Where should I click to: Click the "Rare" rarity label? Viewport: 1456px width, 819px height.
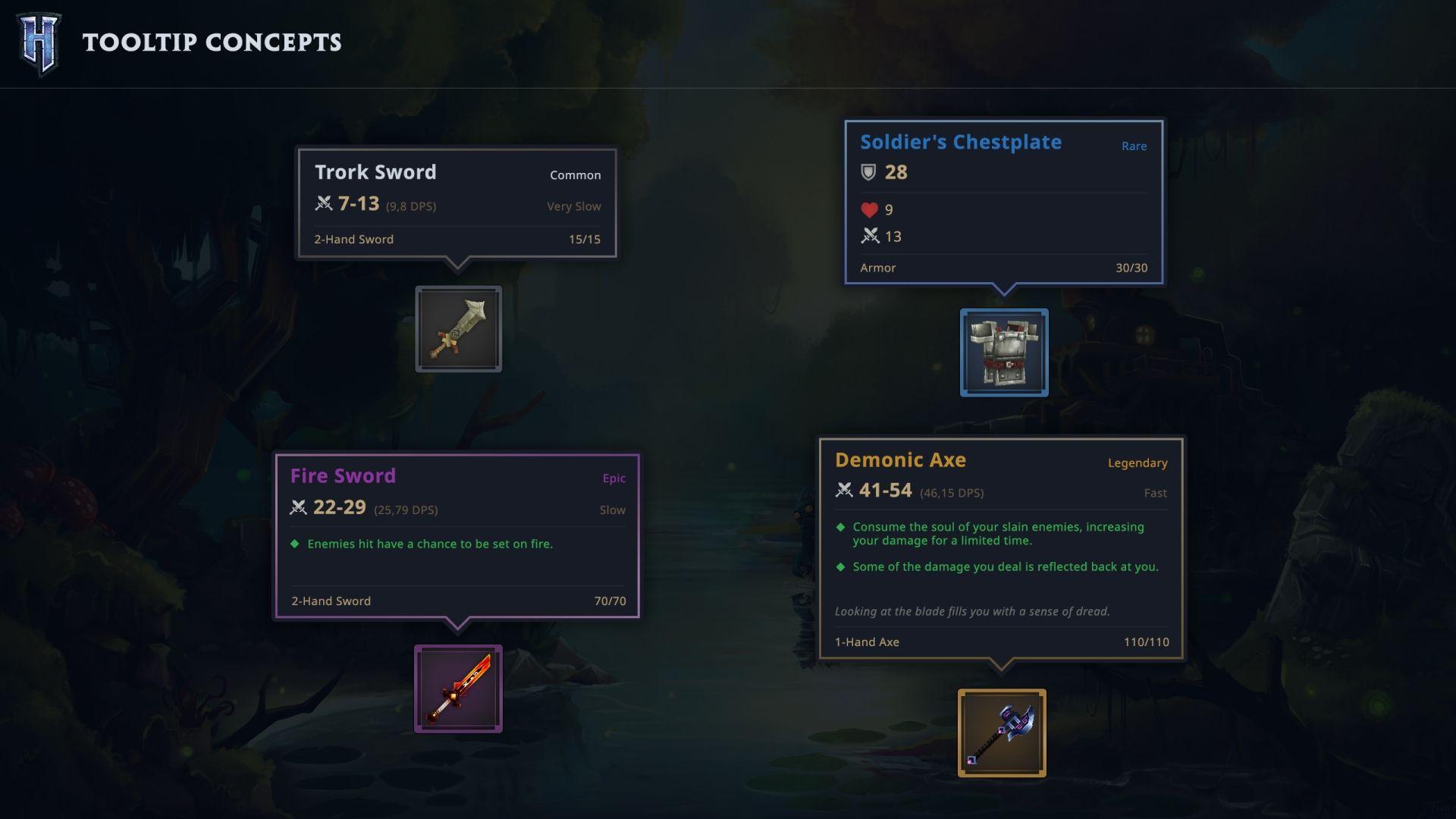click(x=1134, y=146)
